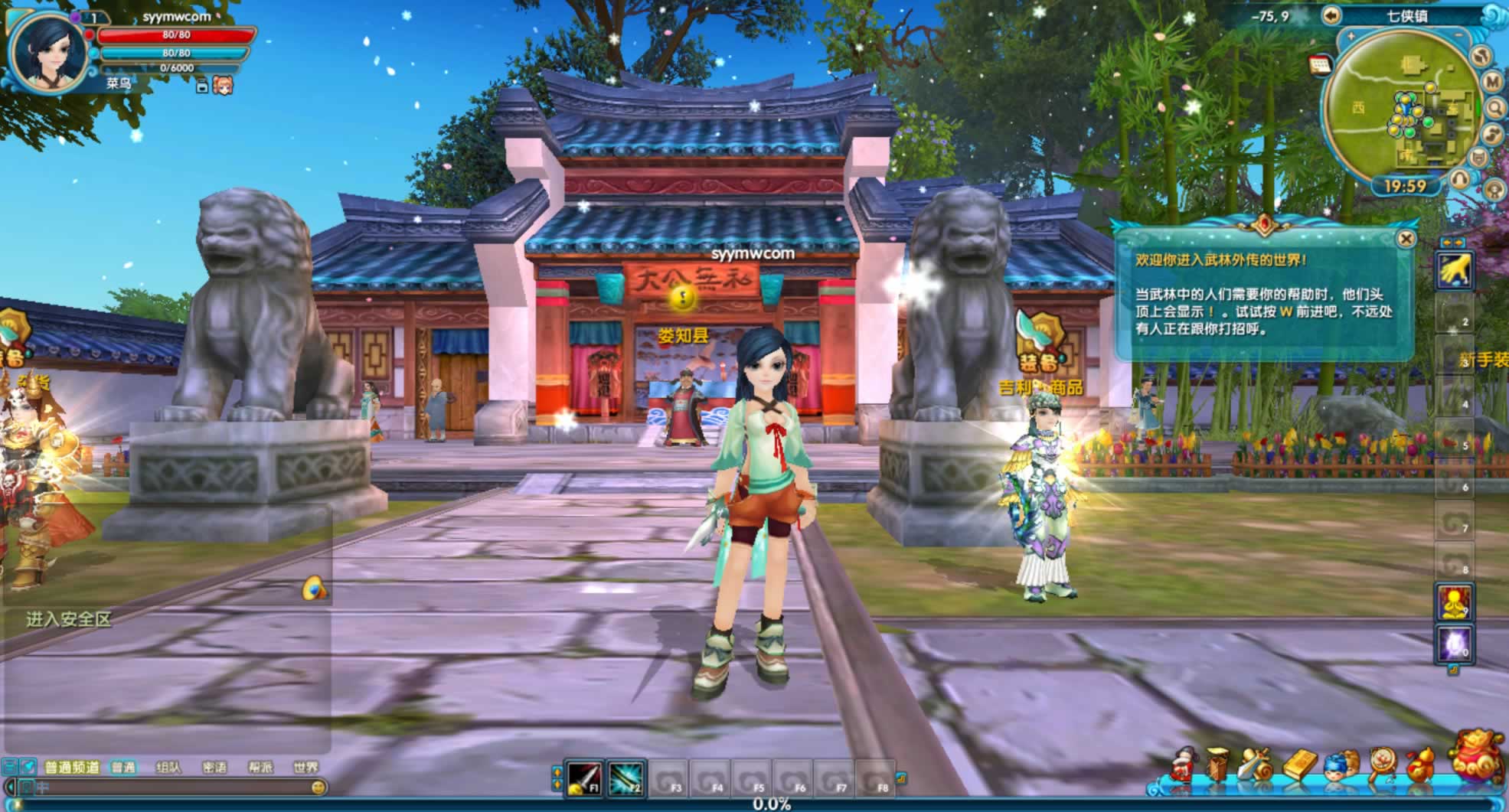Click the back arrow next to 七侠镇
The image size is (1509, 812).
pyautogui.click(x=1331, y=15)
